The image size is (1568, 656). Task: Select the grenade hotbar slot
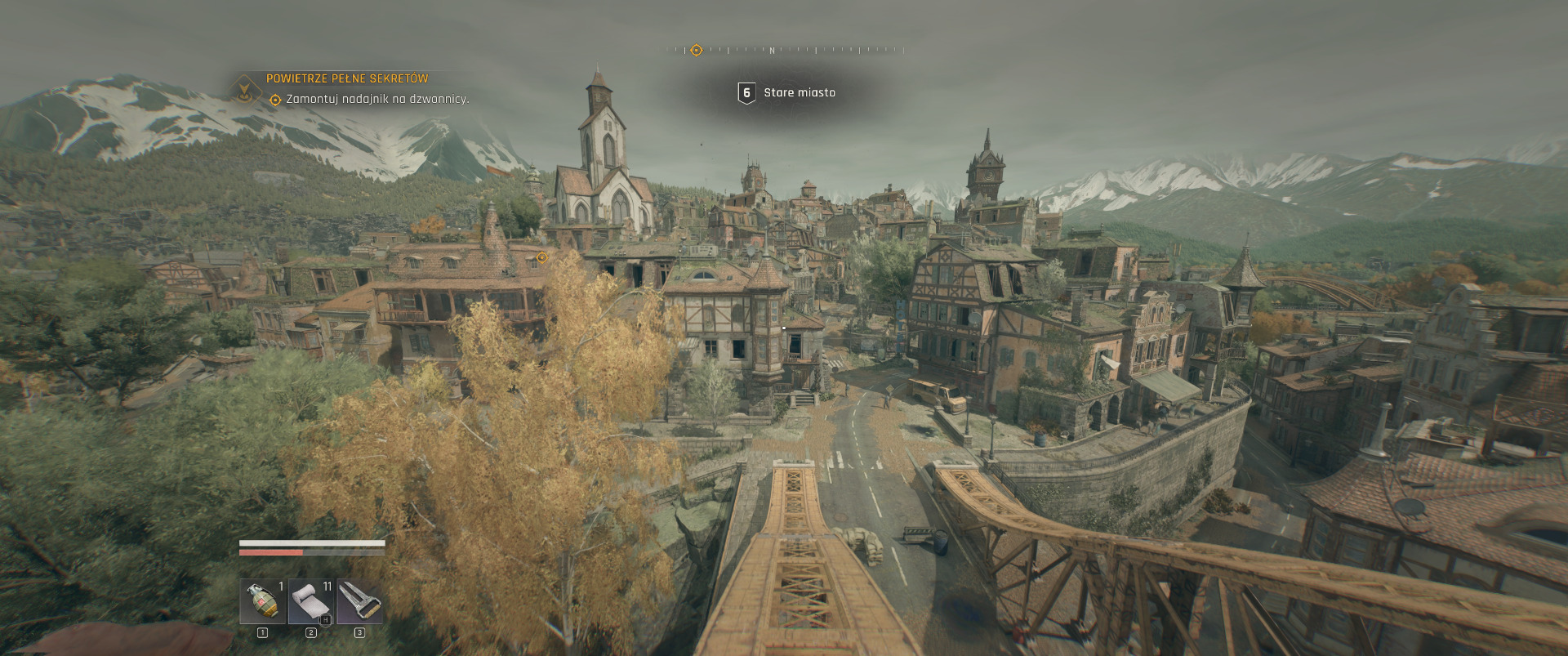point(262,601)
